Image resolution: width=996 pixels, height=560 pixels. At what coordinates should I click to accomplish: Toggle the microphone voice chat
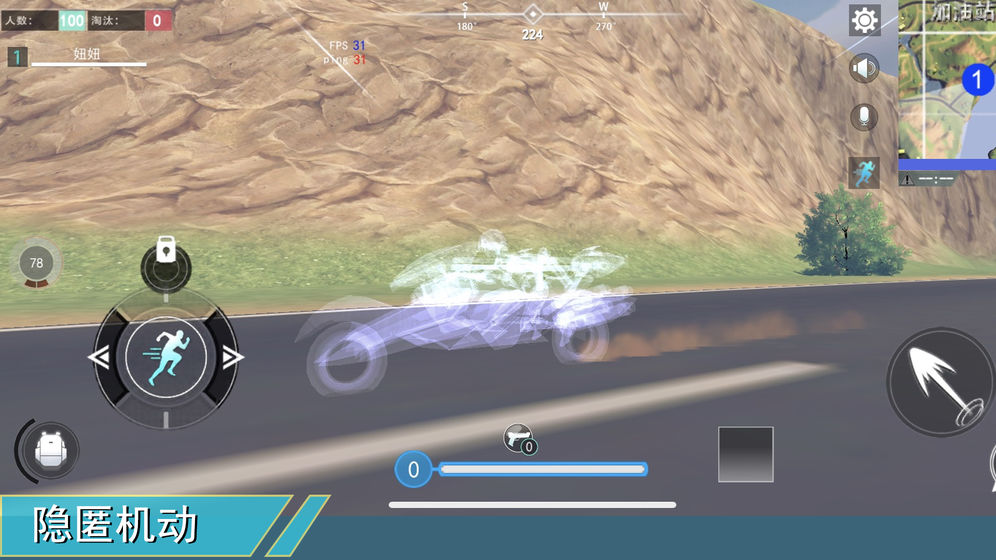coord(864,117)
